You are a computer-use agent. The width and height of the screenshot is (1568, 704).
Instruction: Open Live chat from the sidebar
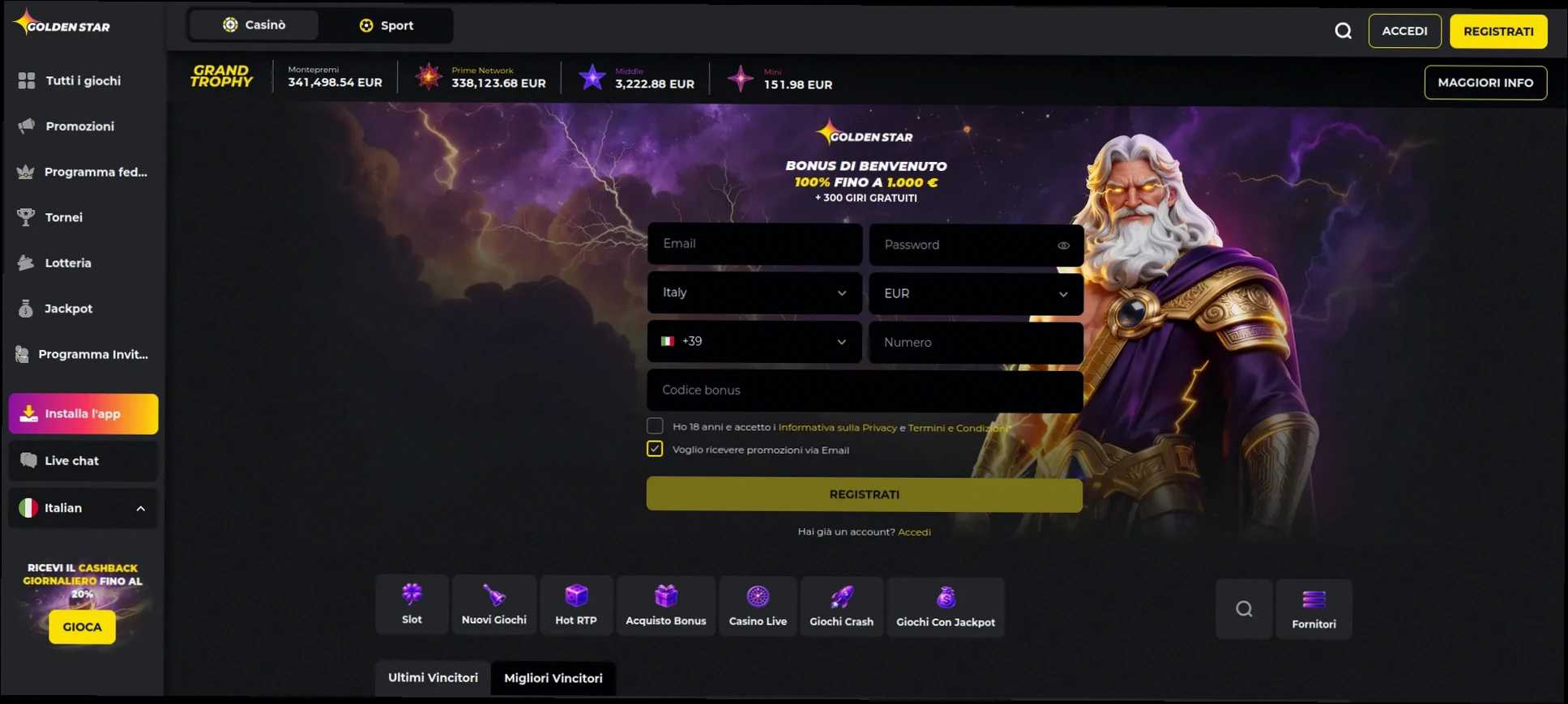tap(82, 460)
